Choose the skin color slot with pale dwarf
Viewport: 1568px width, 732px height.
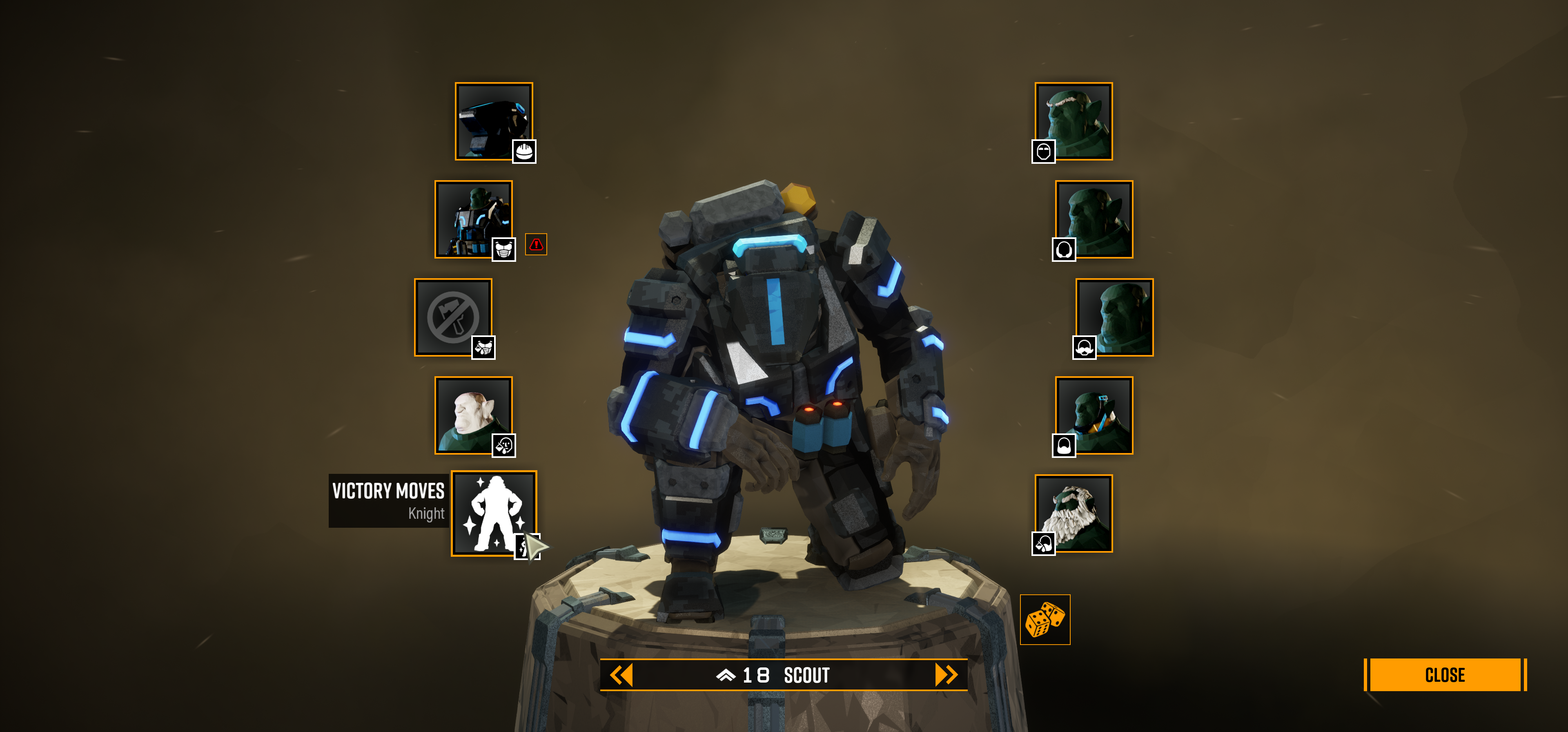[x=474, y=415]
